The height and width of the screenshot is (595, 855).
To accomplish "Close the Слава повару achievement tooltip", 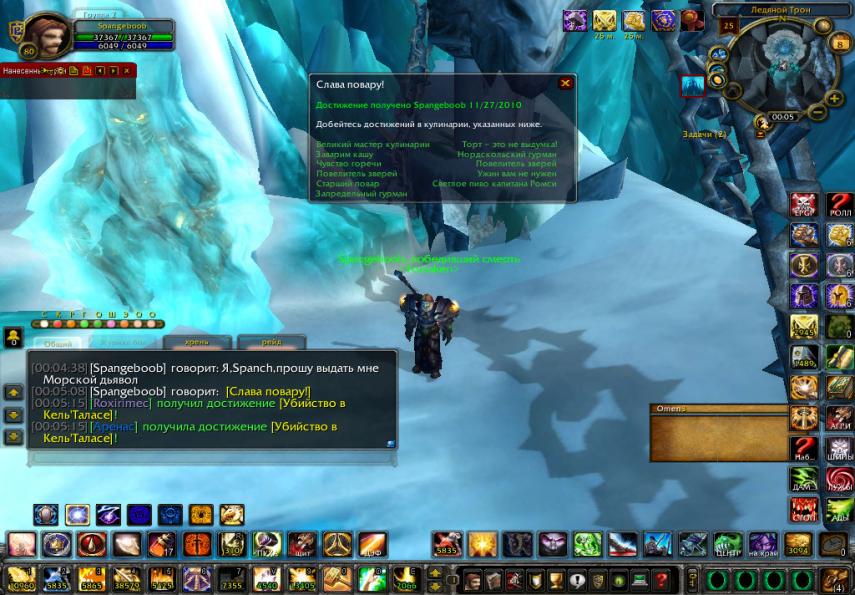I will [565, 84].
